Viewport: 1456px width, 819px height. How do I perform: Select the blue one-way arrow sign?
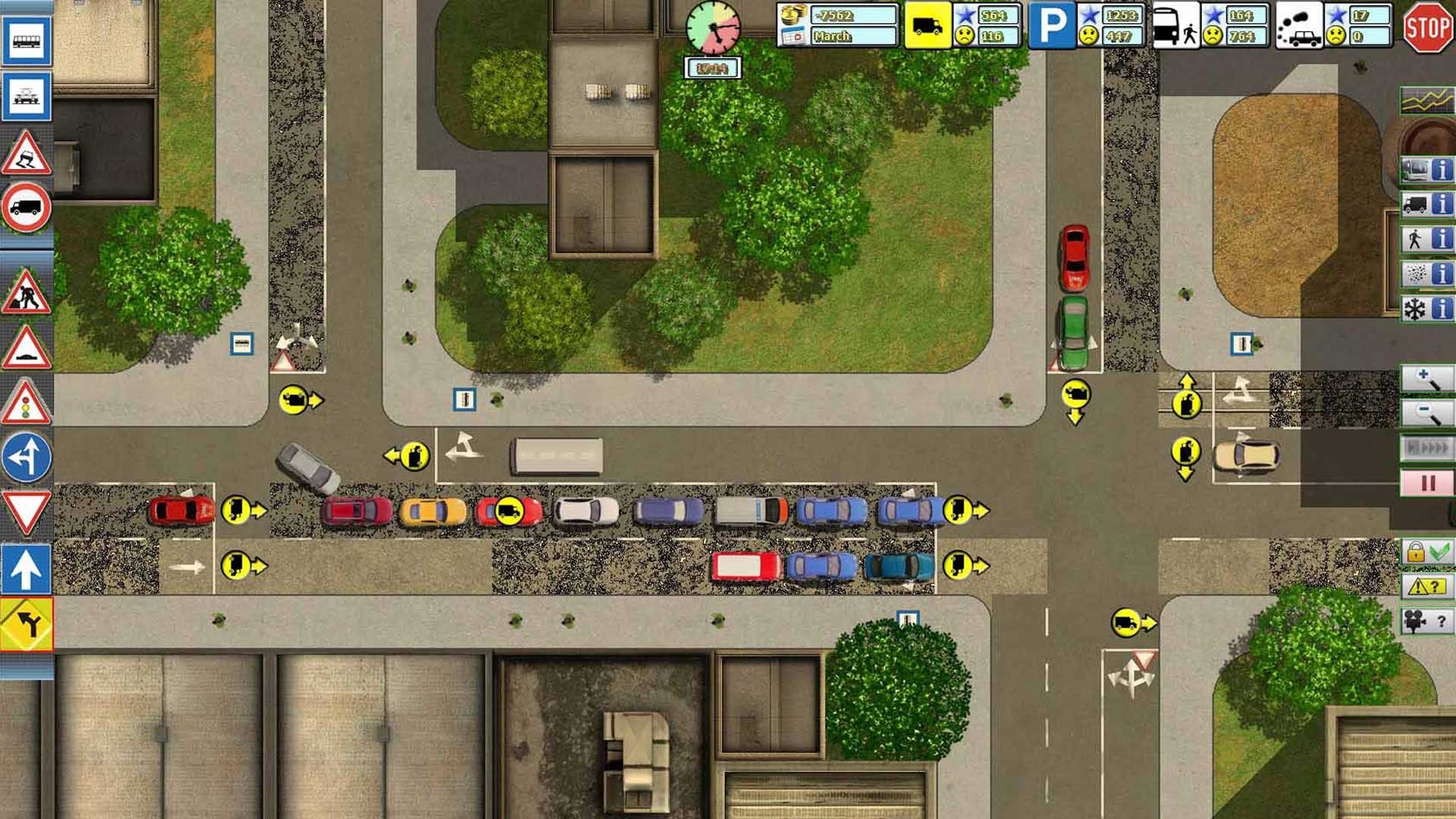click(x=27, y=569)
